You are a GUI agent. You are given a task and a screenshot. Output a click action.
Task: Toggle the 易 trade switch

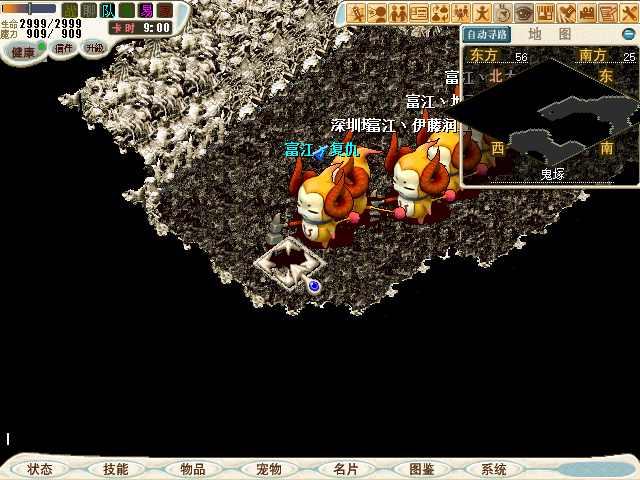pyautogui.click(x=146, y=10)
